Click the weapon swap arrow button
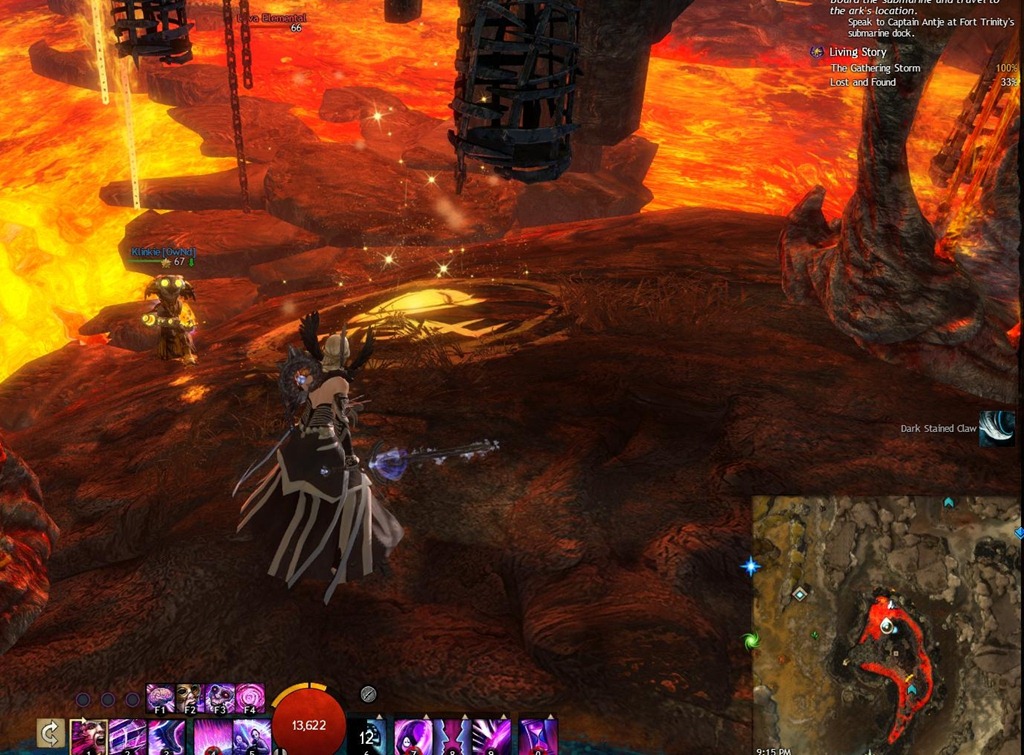This screenshot has height=755, width=1024. [x=51, y=735]
